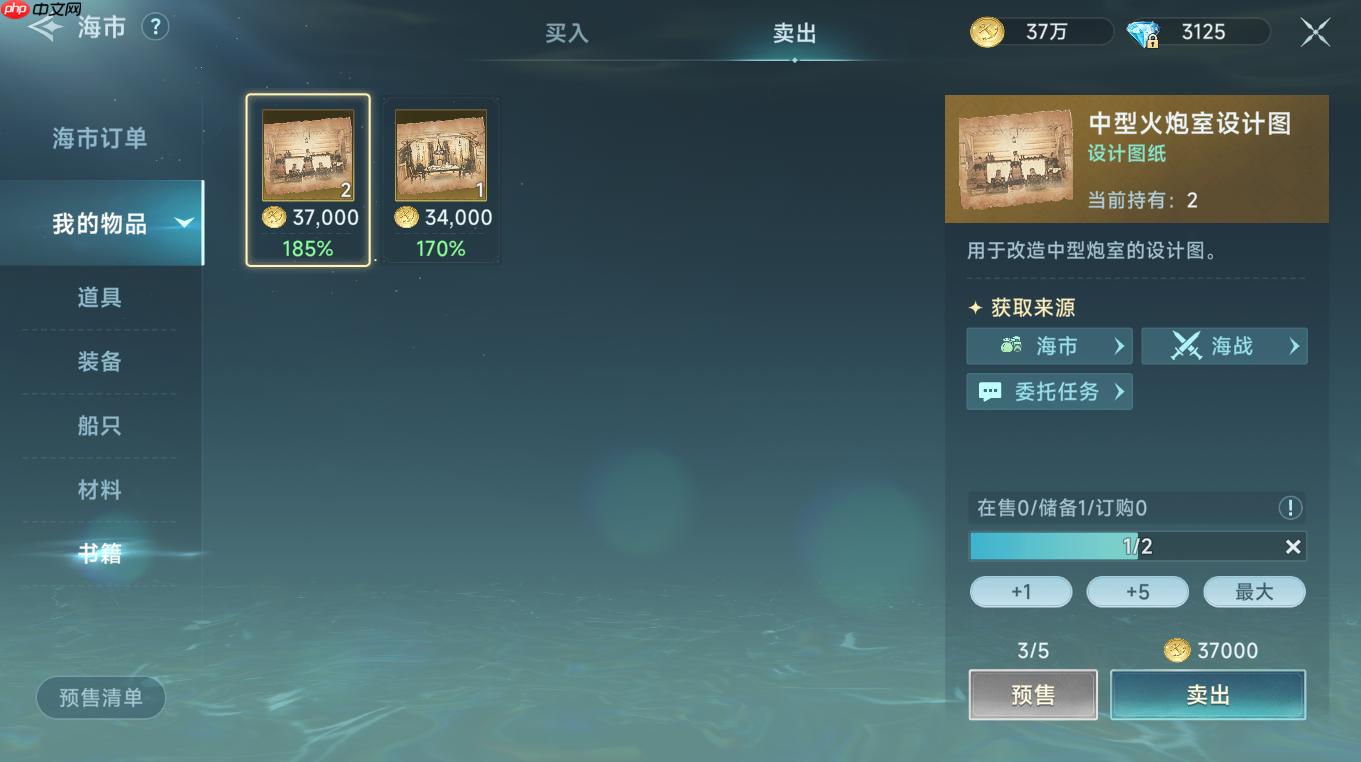1361x762 pixels.
Task: Switch to the 买入 tab
Action: click(567, 33)
